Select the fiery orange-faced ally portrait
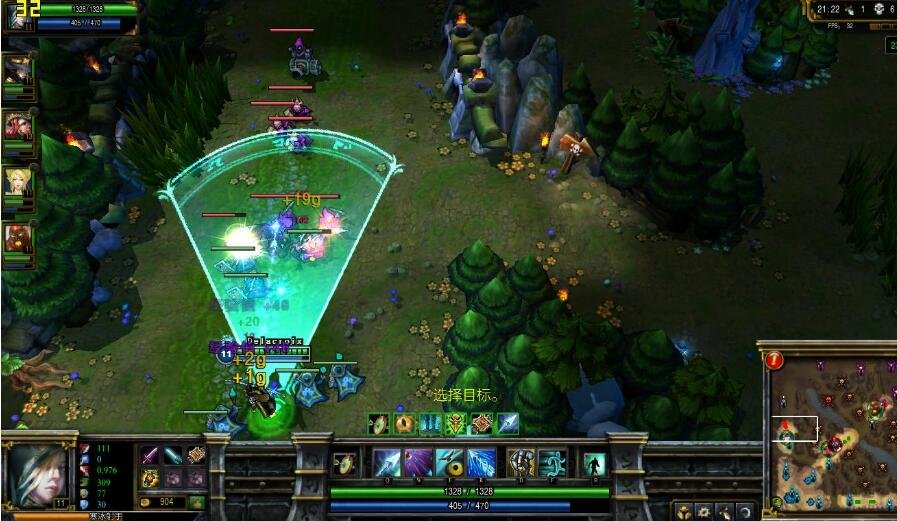897x521 pixels. pos(18,239)
